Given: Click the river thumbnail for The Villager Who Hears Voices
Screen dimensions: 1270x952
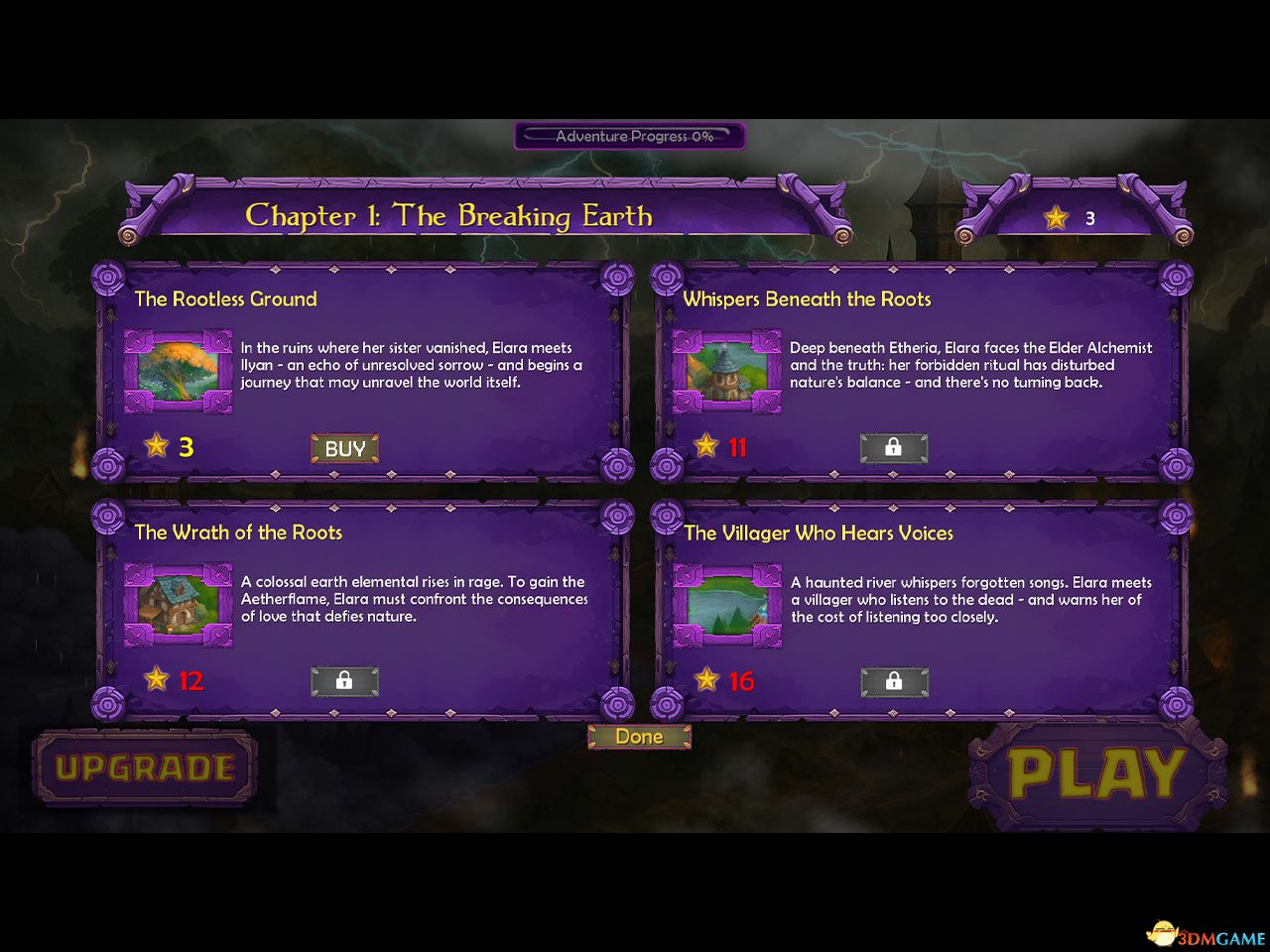Looking at the screenshot, I should point(727,606).
